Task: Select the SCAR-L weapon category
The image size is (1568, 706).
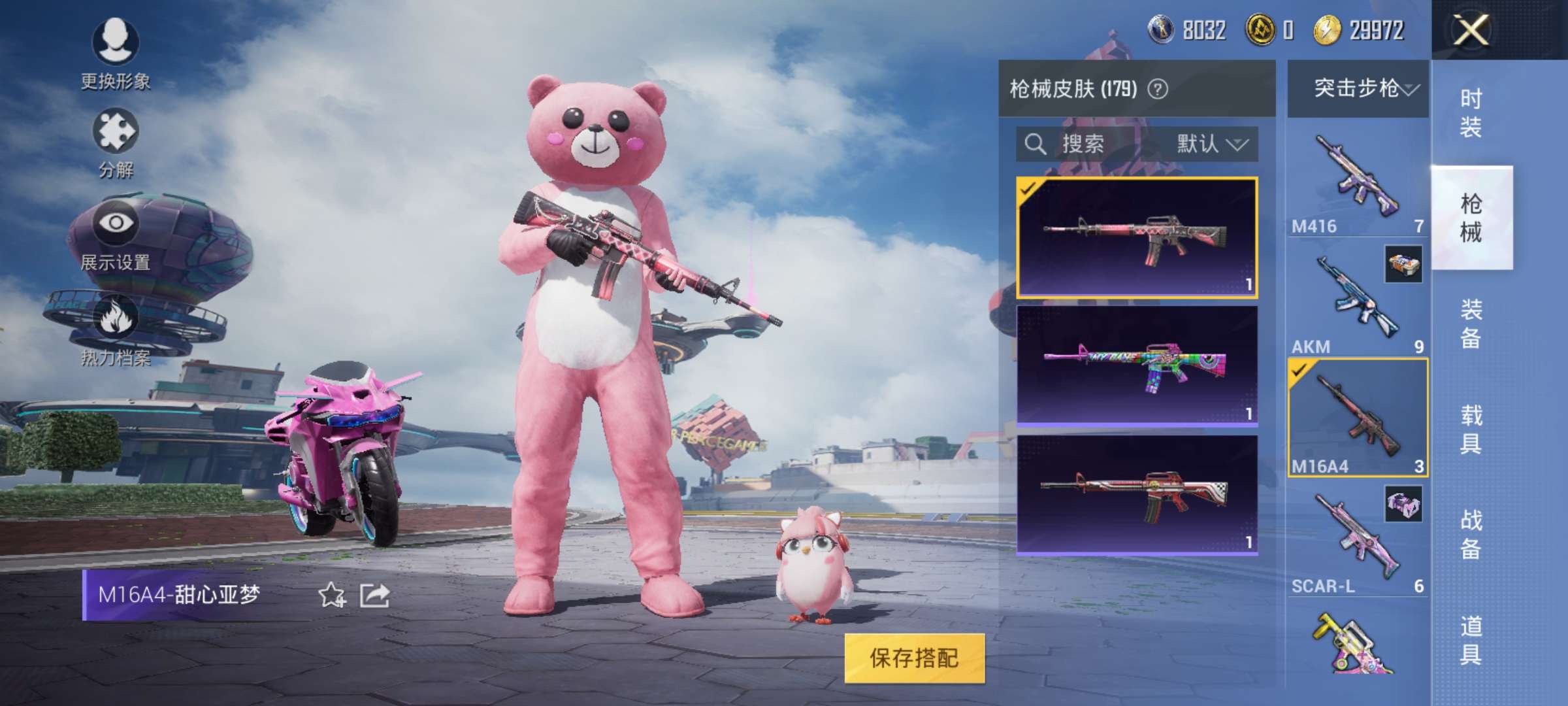Action: (x=1358, y=541)
